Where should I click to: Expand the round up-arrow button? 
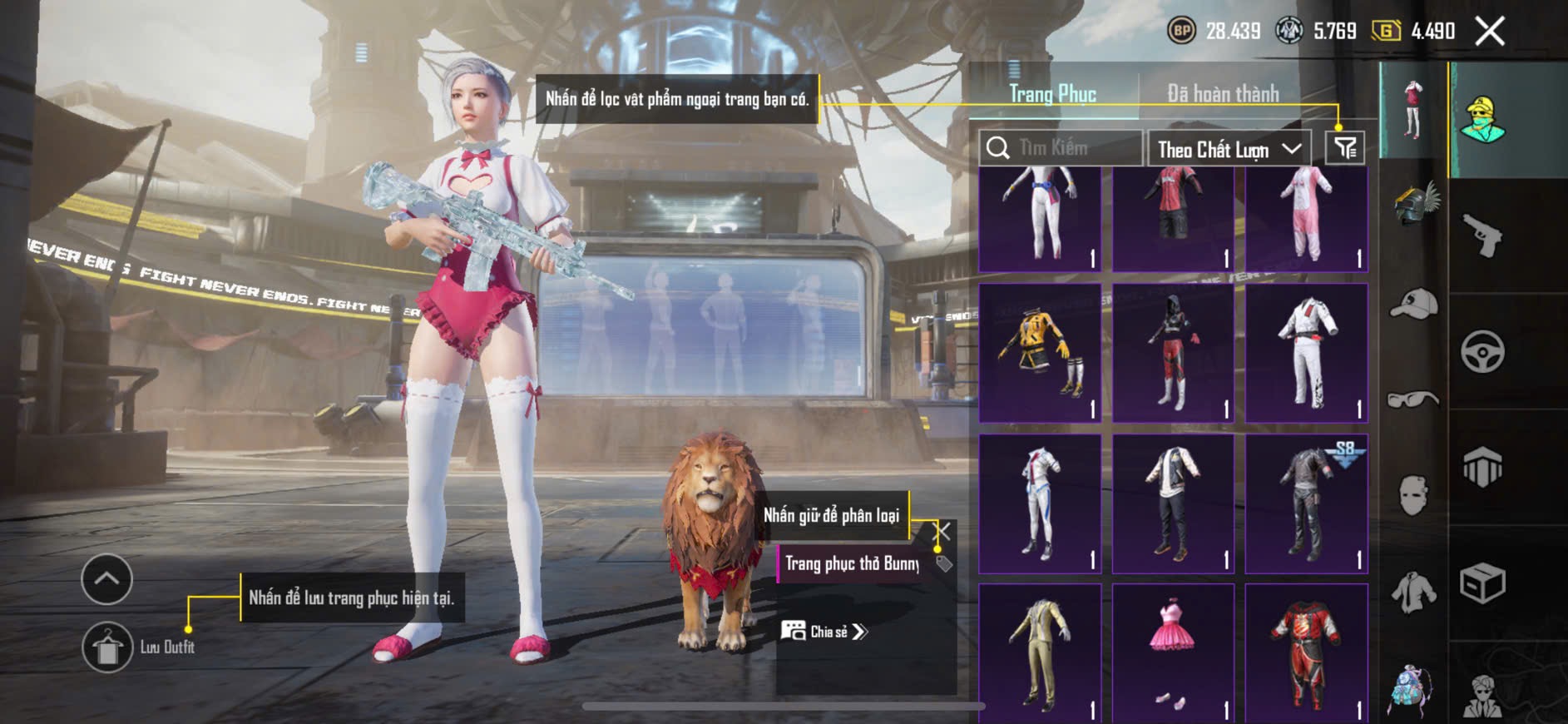(x=106, y=579)
